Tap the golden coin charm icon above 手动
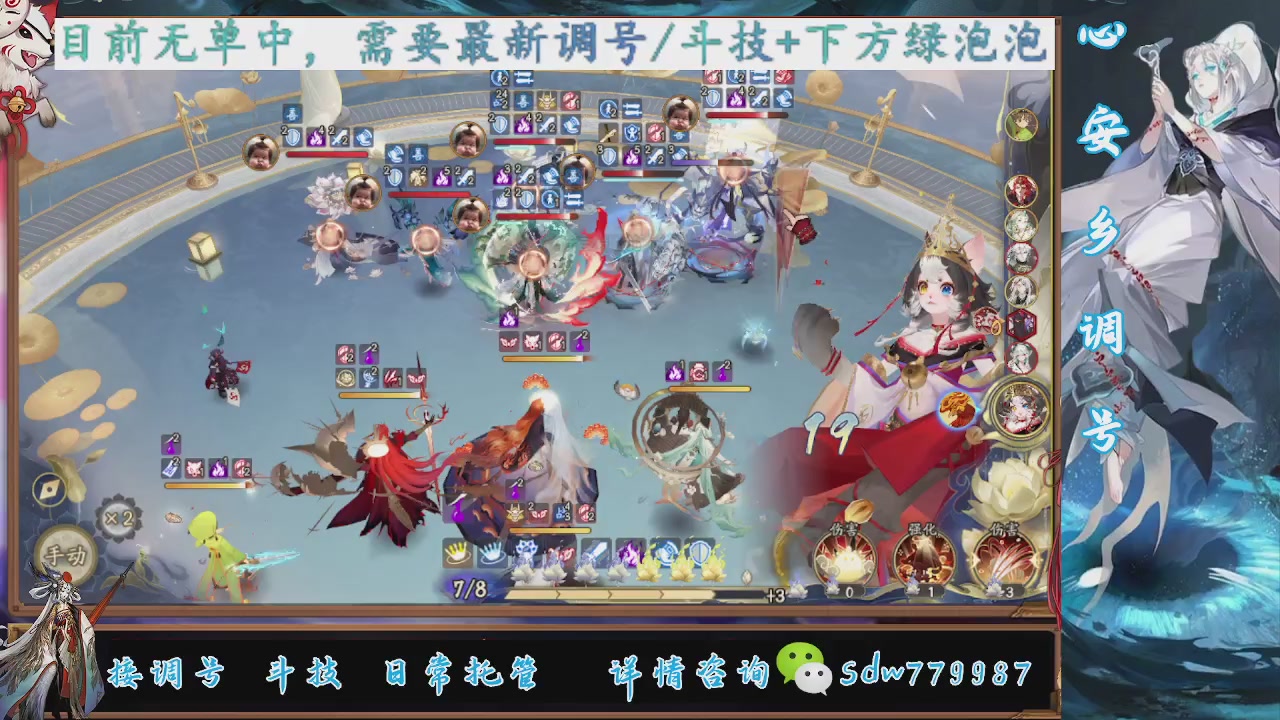This screenshot has height=720, width=1280. [x=47, y=491]
